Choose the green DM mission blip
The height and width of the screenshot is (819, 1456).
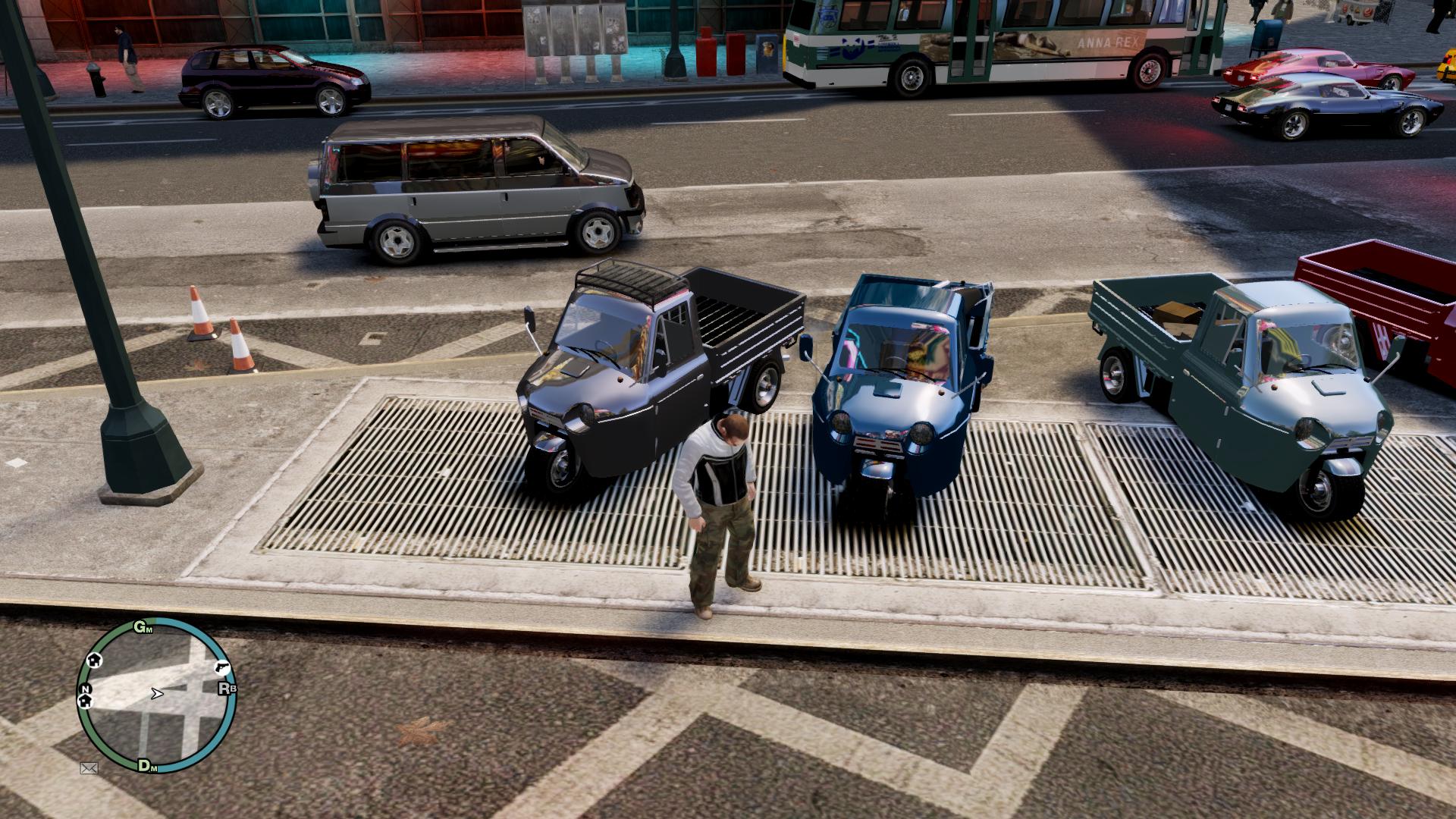tap(147, 766)
